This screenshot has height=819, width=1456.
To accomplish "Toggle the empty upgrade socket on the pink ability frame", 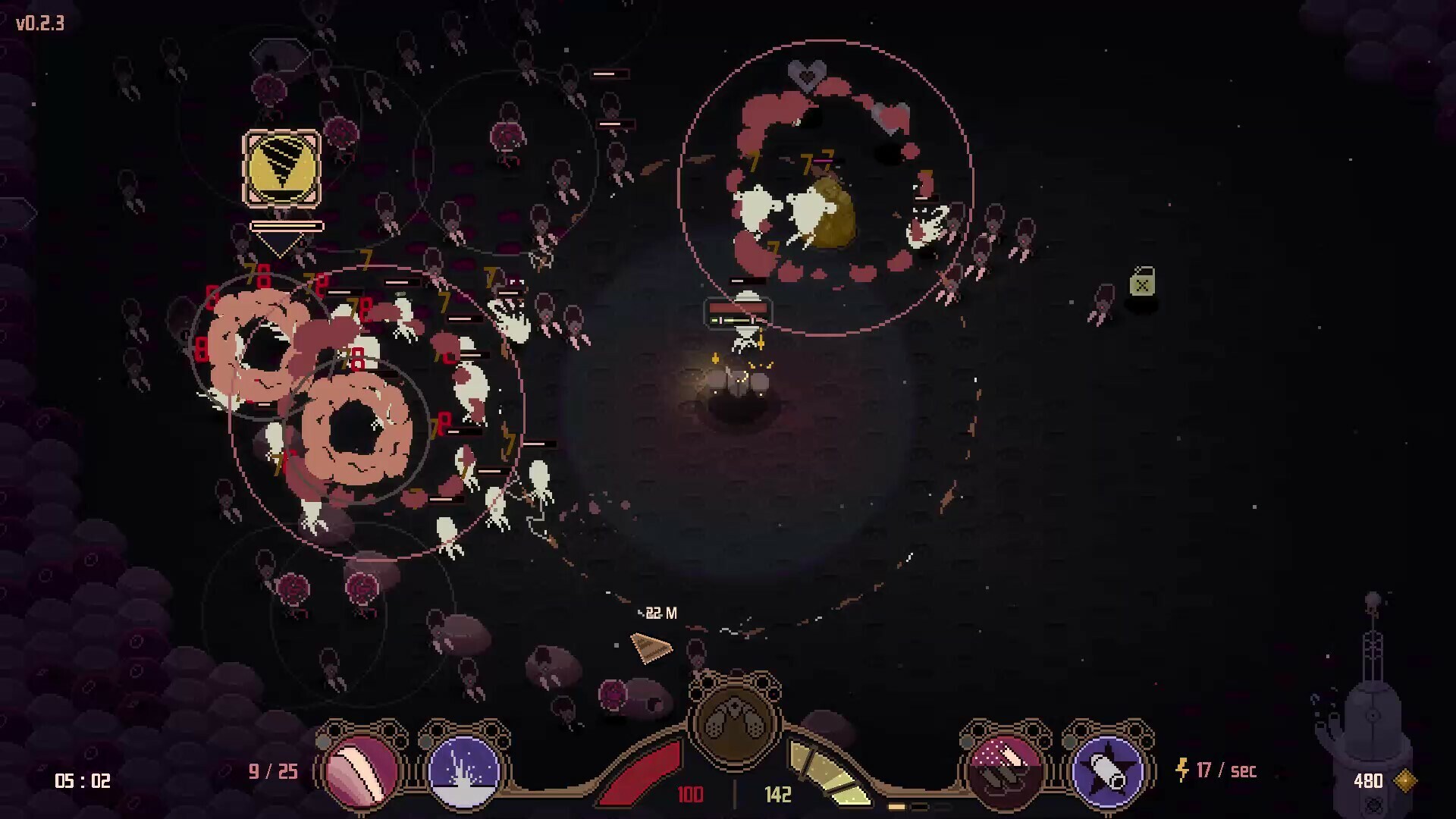I will click(x=323, y=742).
